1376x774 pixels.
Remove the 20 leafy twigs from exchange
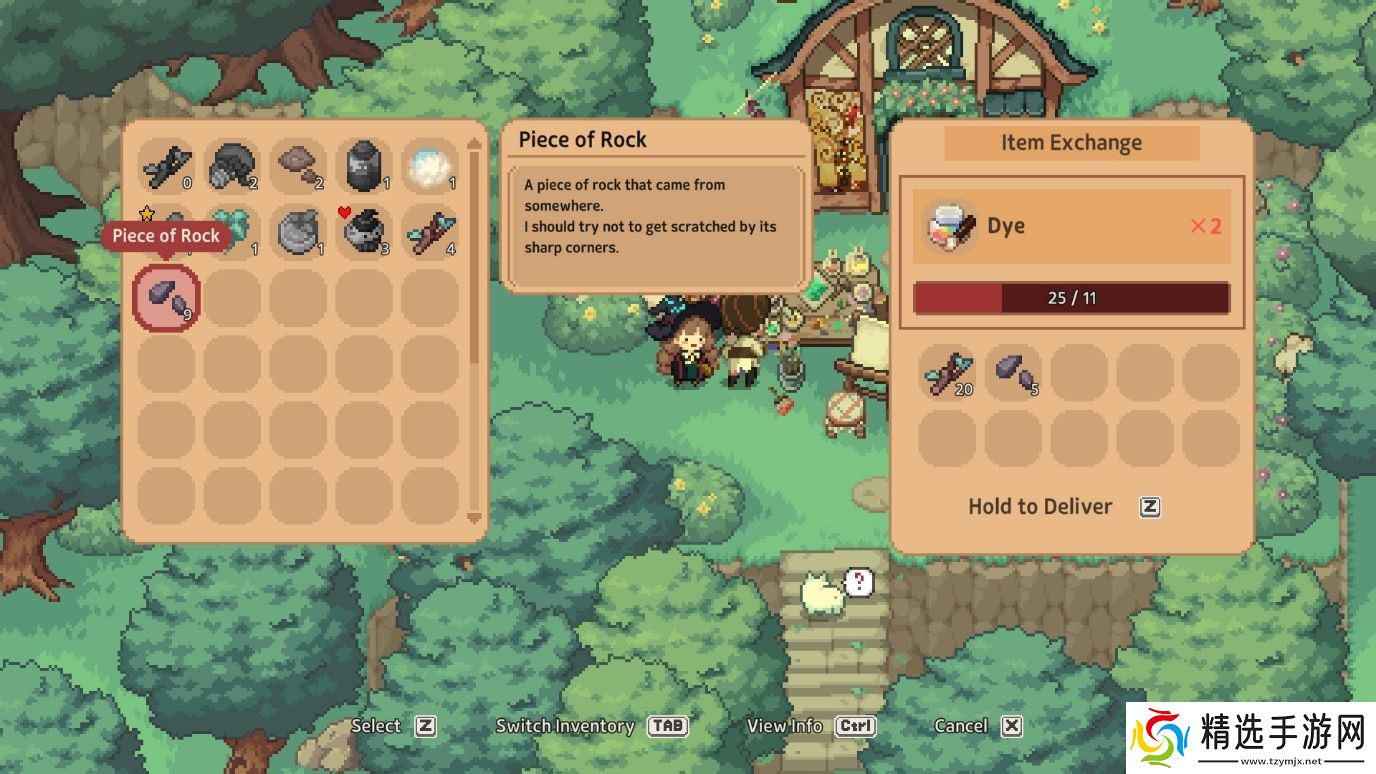948,372
